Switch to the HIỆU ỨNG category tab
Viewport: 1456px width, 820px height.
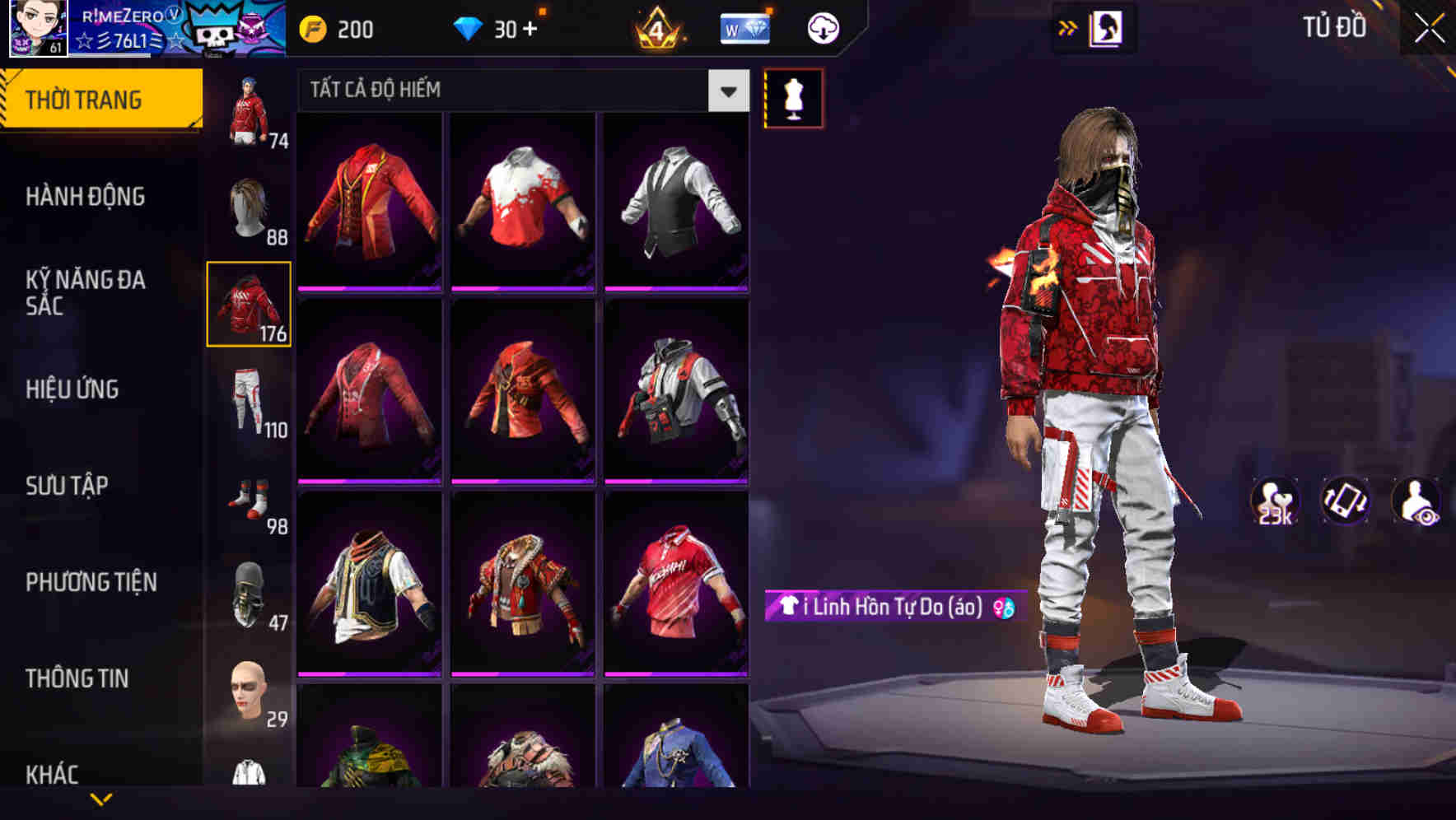coord(72,389)
